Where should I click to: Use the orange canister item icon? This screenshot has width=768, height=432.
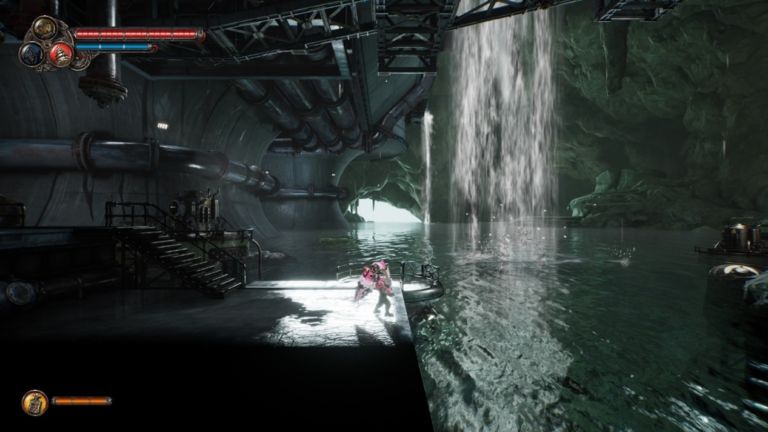35,402
